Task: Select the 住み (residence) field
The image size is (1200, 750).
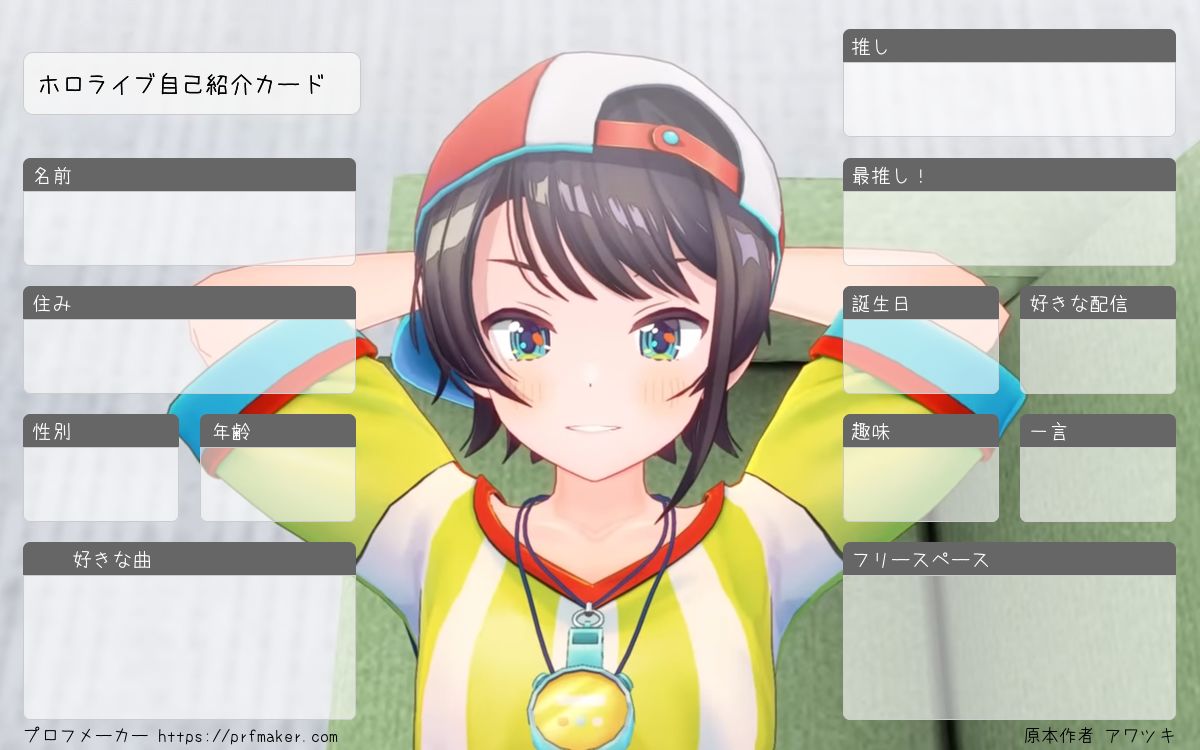Action: [189, 356]
